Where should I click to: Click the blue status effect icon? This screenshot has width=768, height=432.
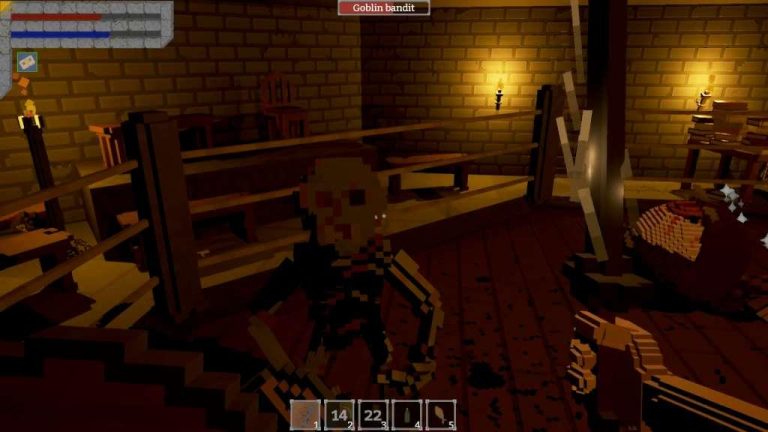26,61
